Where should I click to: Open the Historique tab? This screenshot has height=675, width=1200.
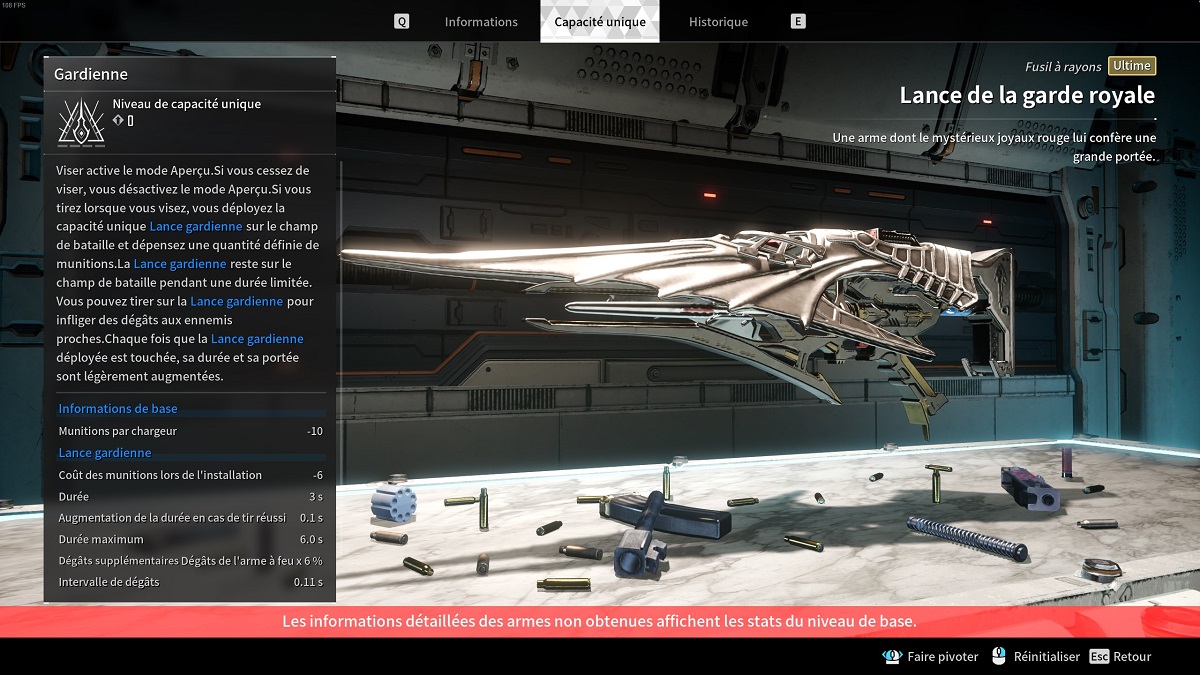[718, 22]
